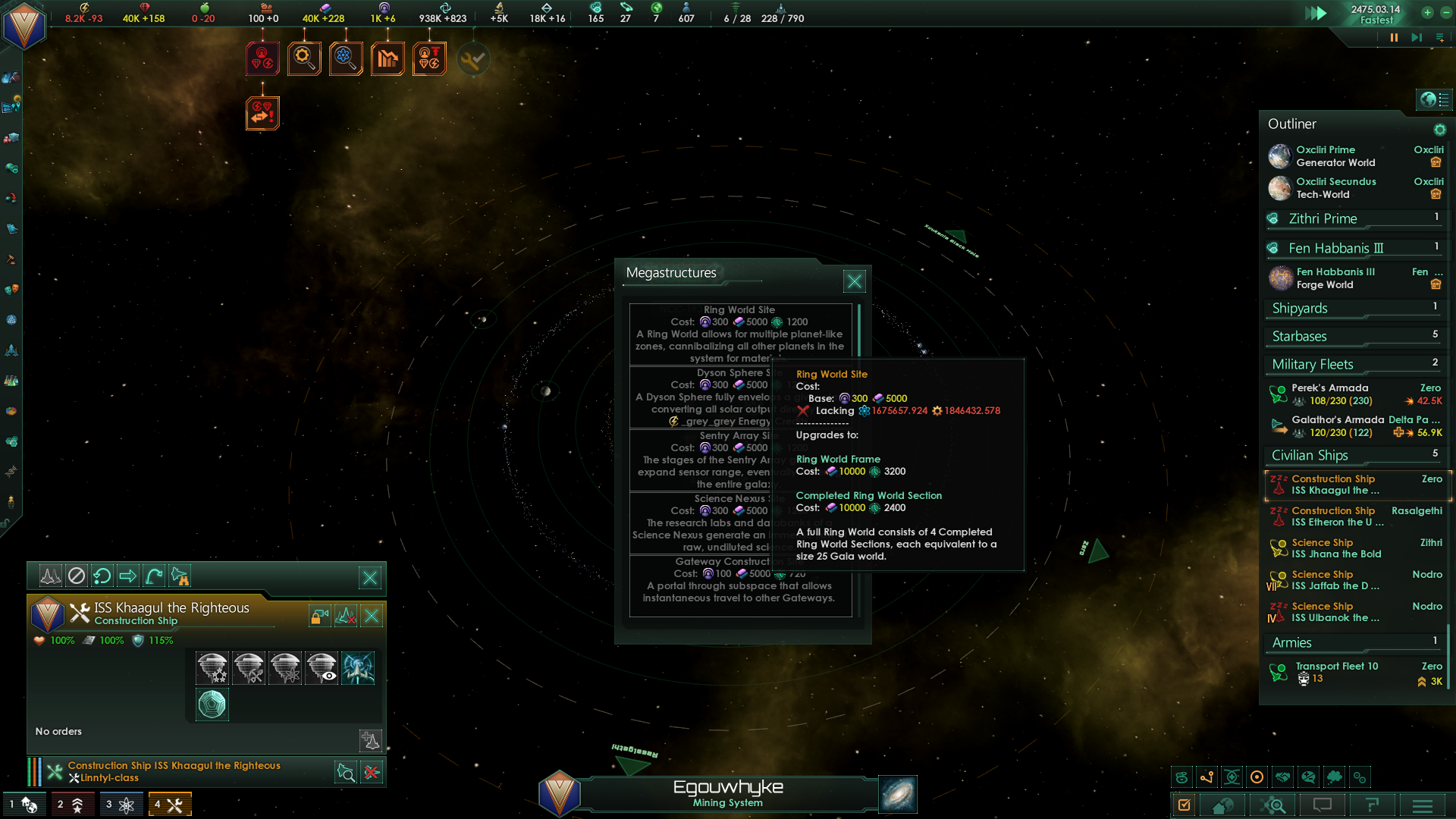Image resolution: width=1456 pixels, height=819 pixels.
Task: Open magnifying glass situation alert
Action: (x=304, y=58)
